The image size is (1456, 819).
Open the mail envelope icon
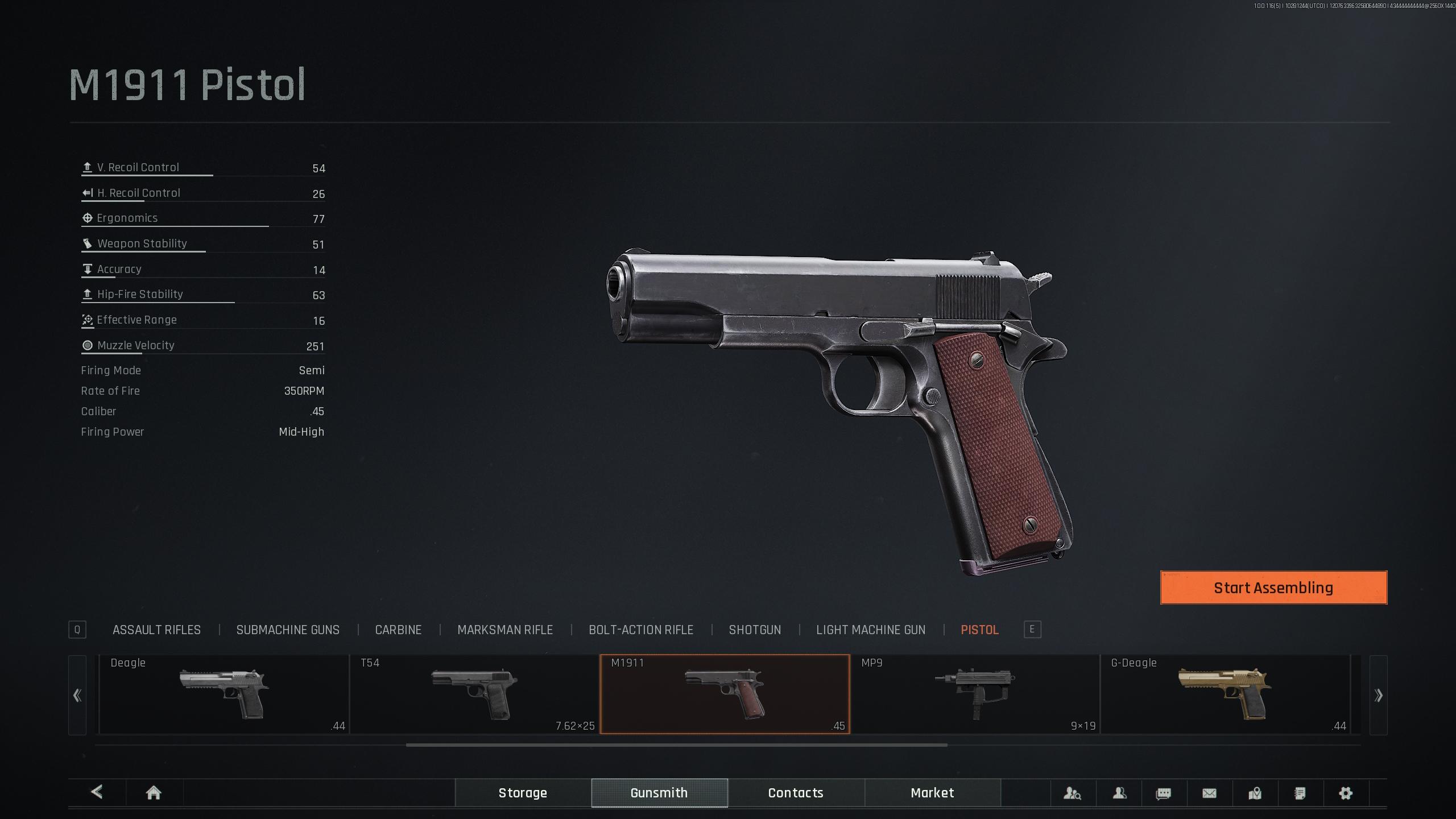click(x=1209, y=793)
